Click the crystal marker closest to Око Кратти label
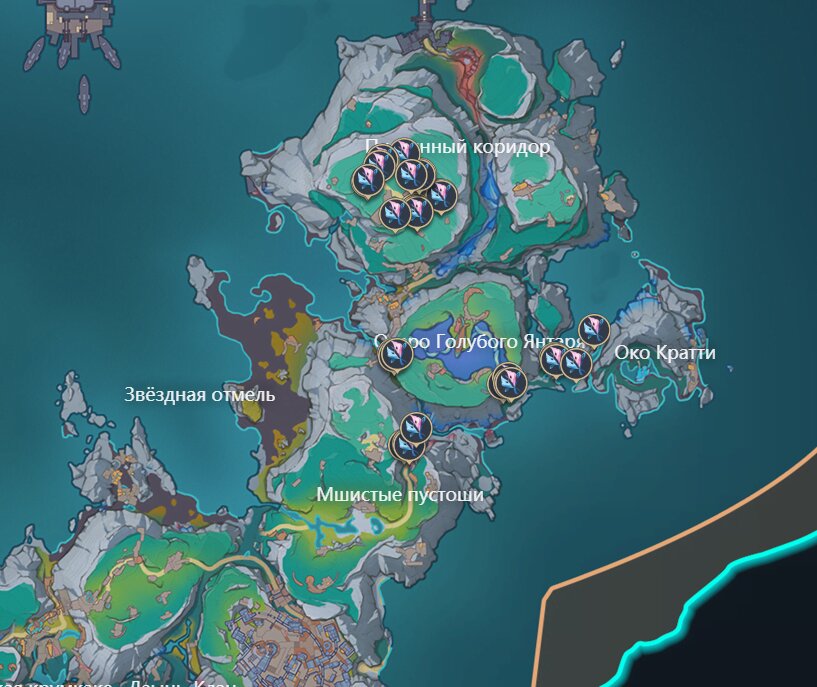 click(x=594, y=329)
